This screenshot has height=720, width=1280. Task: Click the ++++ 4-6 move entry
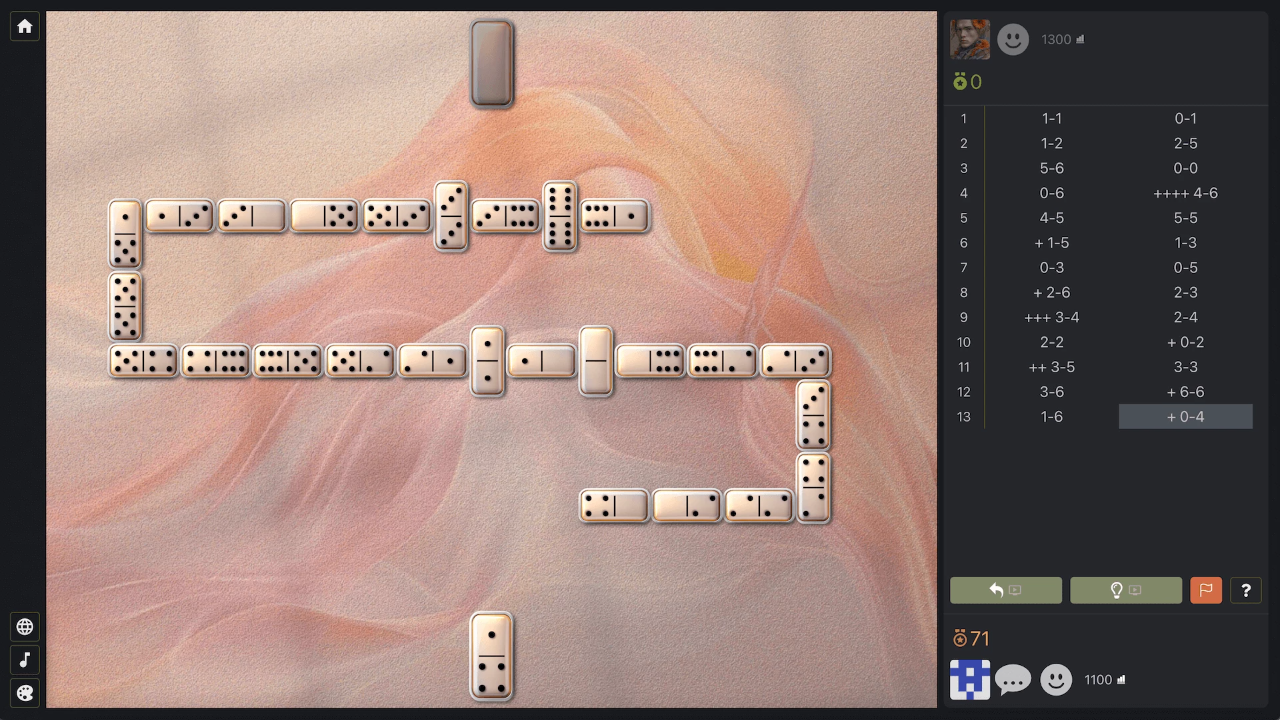1185,193
